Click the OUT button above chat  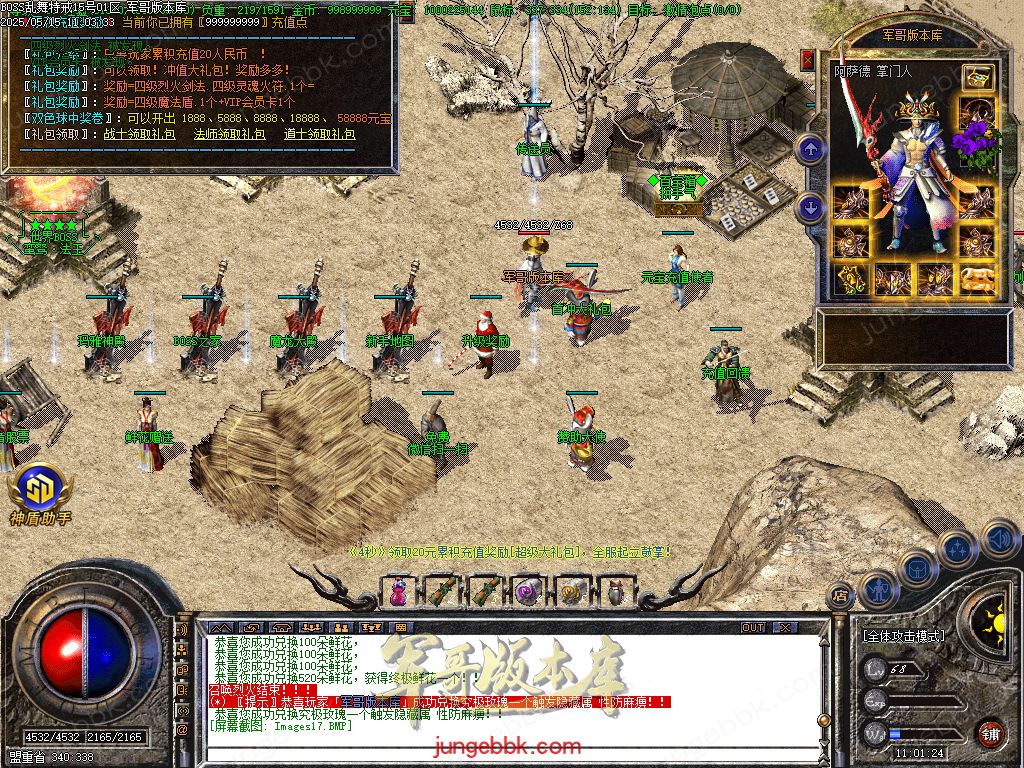[752, 627]
